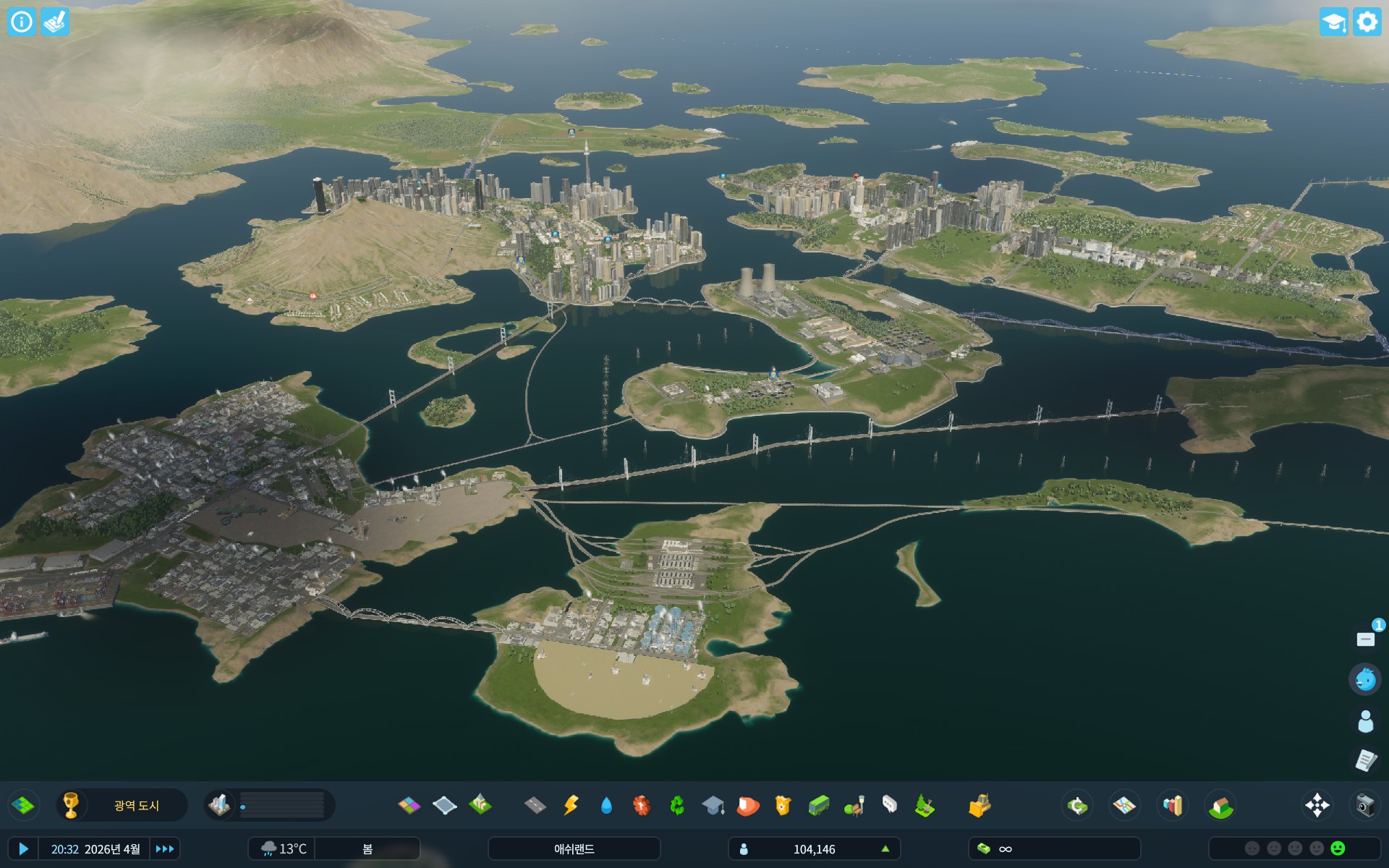Open the green recycling garbage menu
The height and width of the screenshot is (868, 1389).
677,805
